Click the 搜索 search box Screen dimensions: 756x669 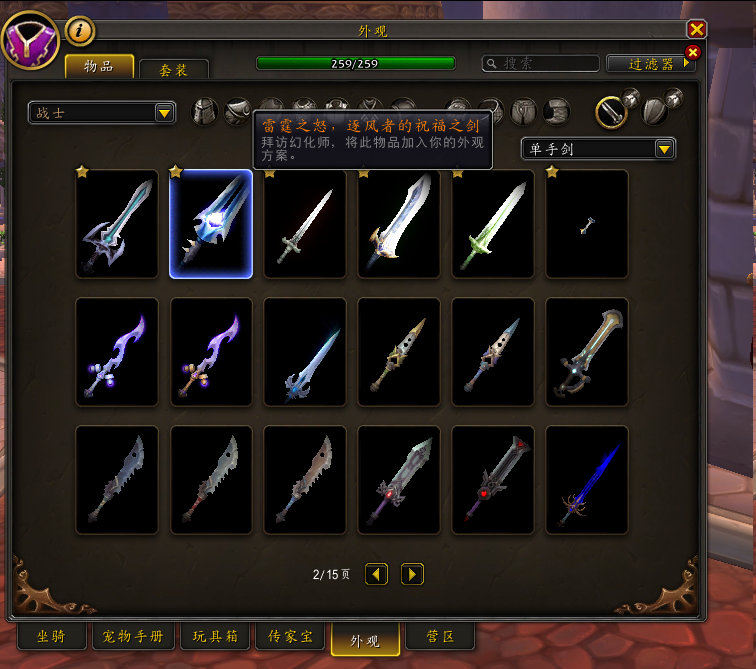(x=539, y=63)
